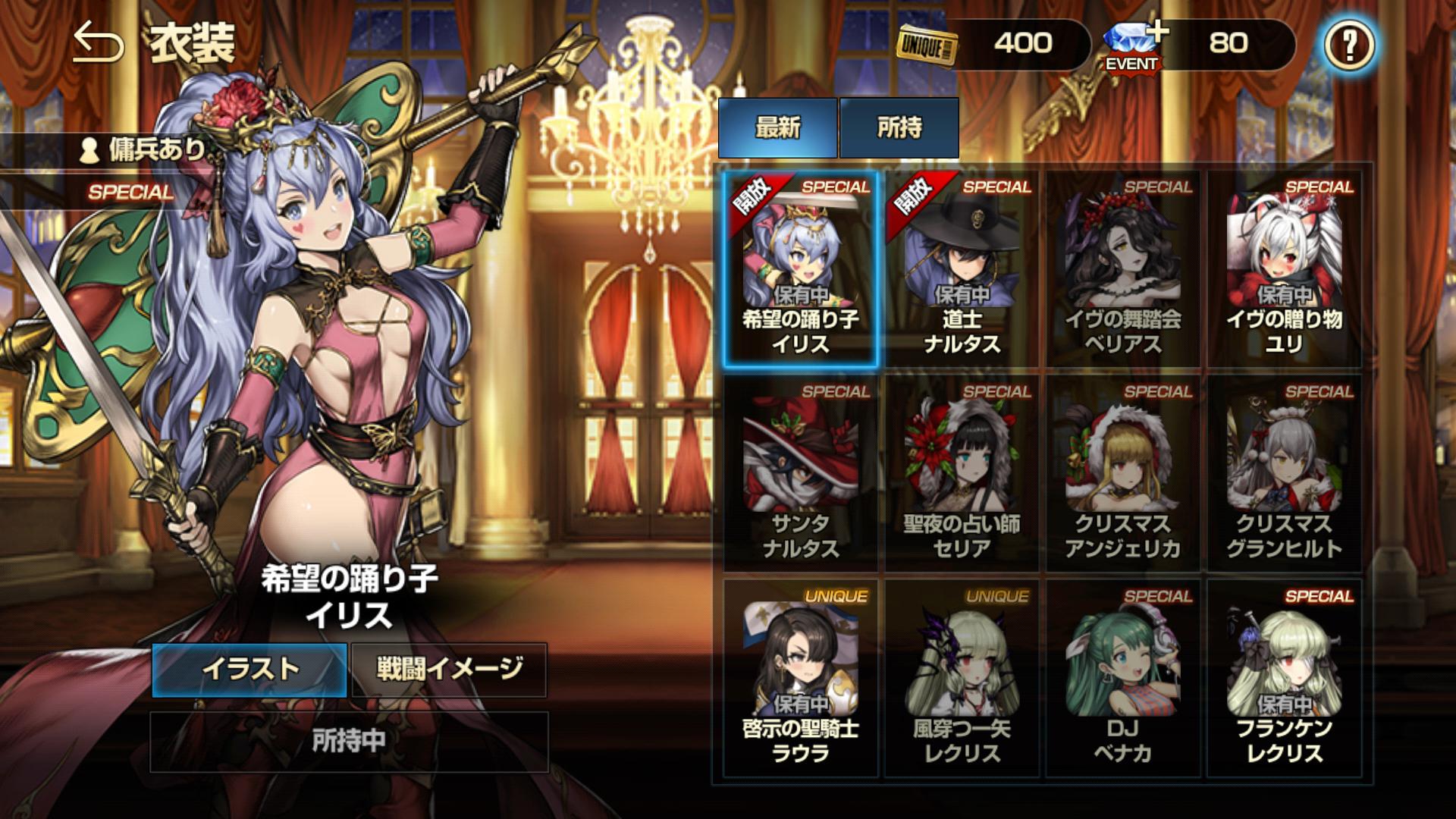
Task: Switch to the 最新 tab
Action: (x=777, y=127)
